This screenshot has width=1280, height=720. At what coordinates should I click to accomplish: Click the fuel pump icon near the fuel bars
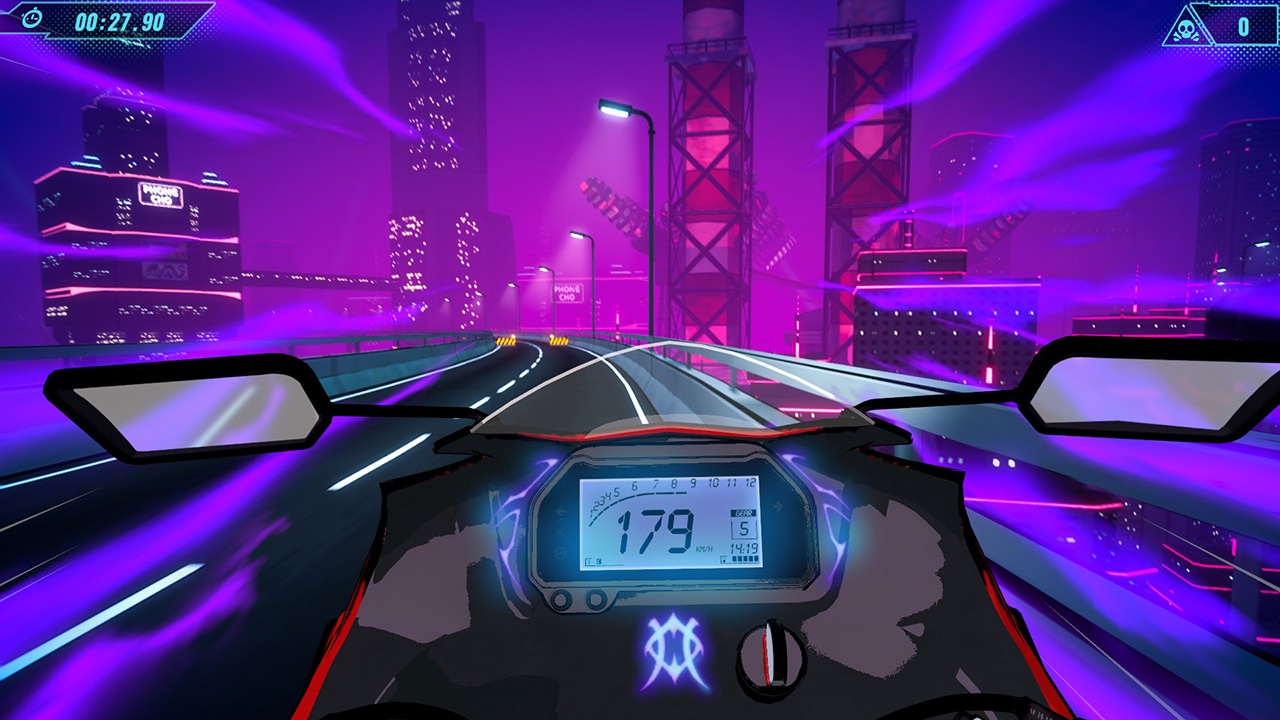click(724, 558)
